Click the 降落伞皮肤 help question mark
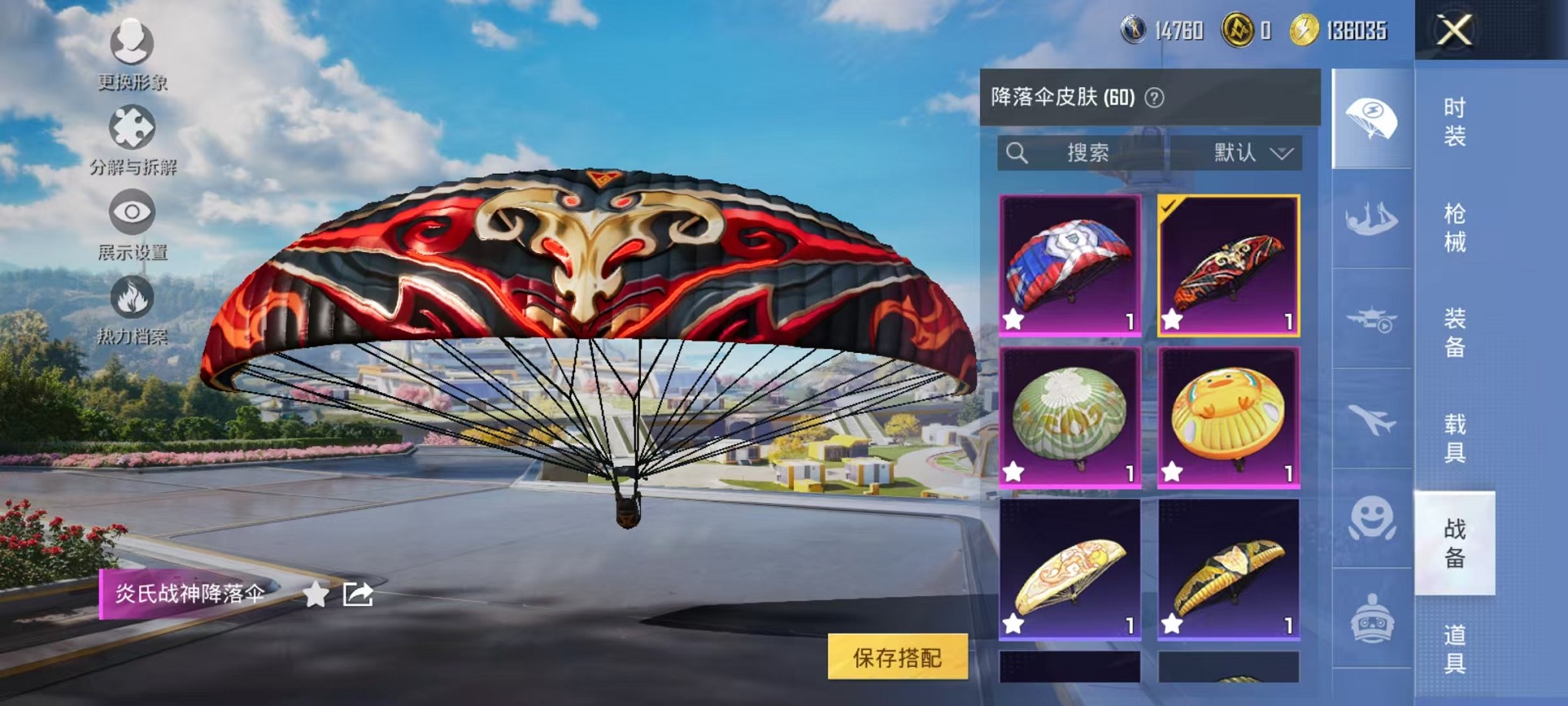 (1156, 98)
